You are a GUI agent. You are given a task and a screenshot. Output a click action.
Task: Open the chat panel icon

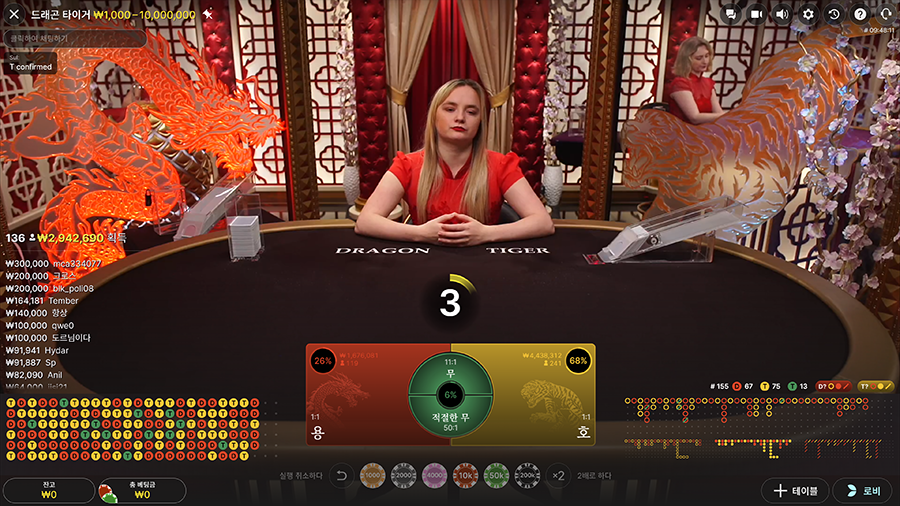[731, 14]
